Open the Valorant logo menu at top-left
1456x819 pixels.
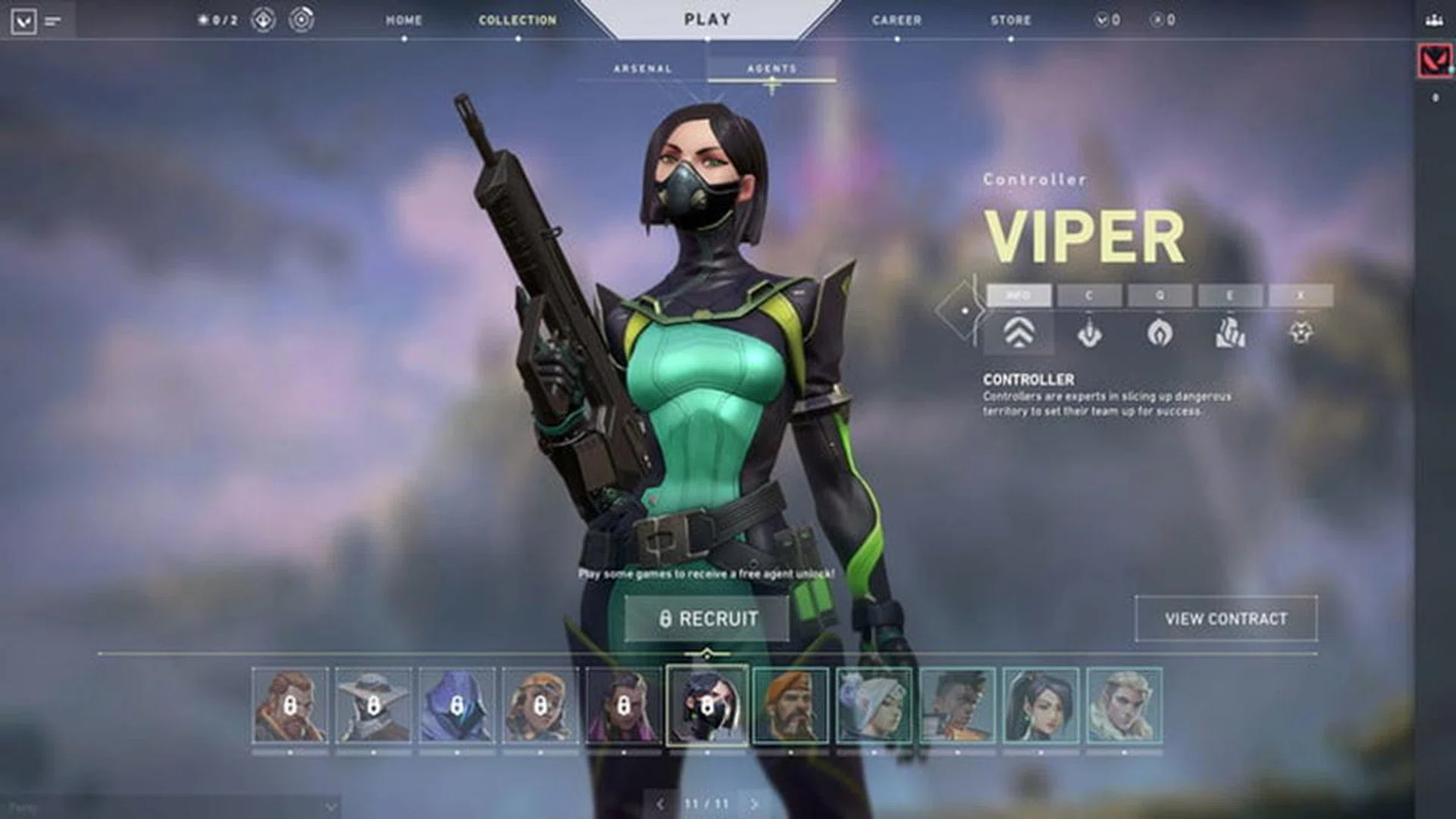24,20
